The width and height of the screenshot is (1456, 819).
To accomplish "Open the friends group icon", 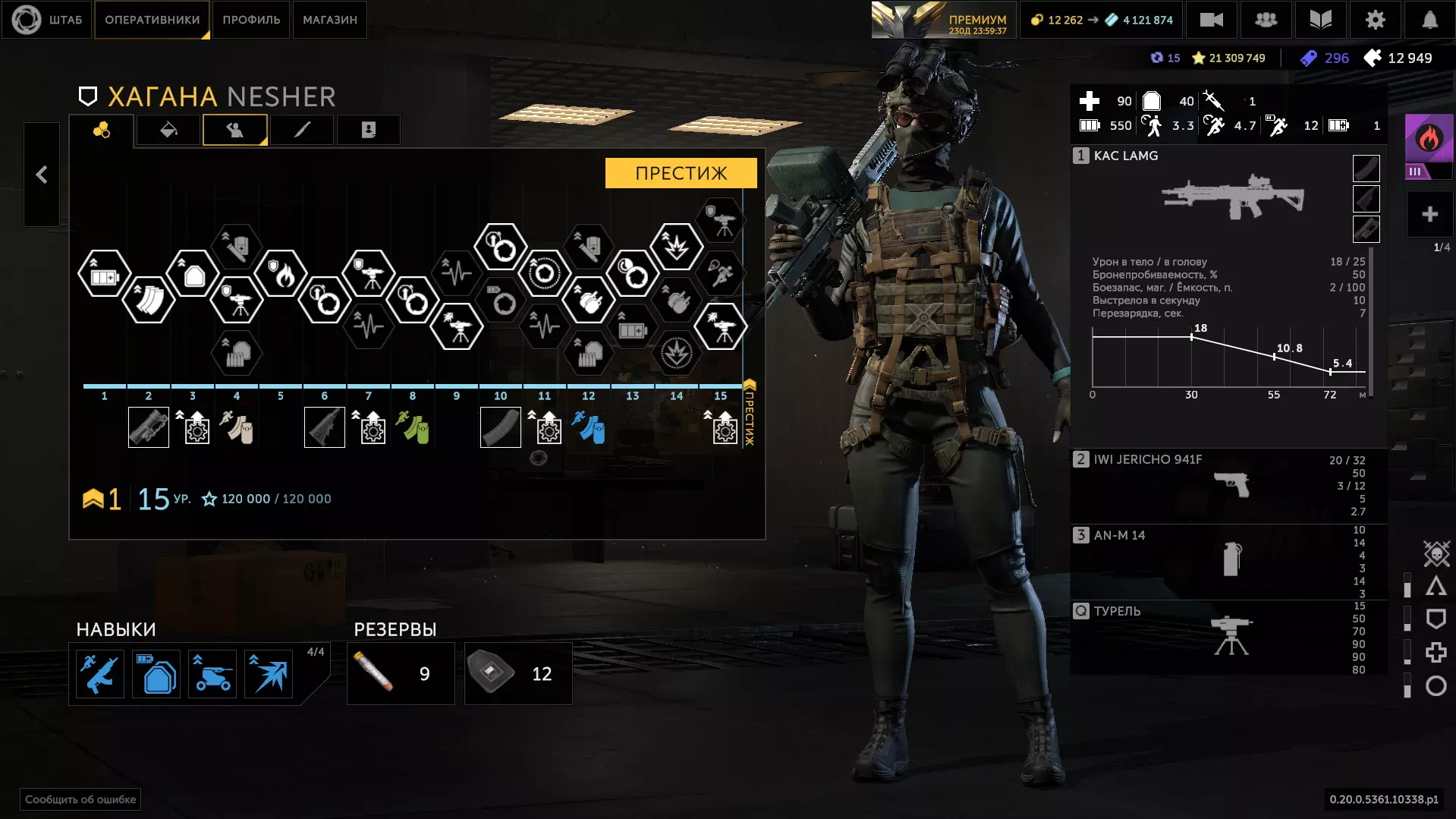I will [x=1266, y=20].
